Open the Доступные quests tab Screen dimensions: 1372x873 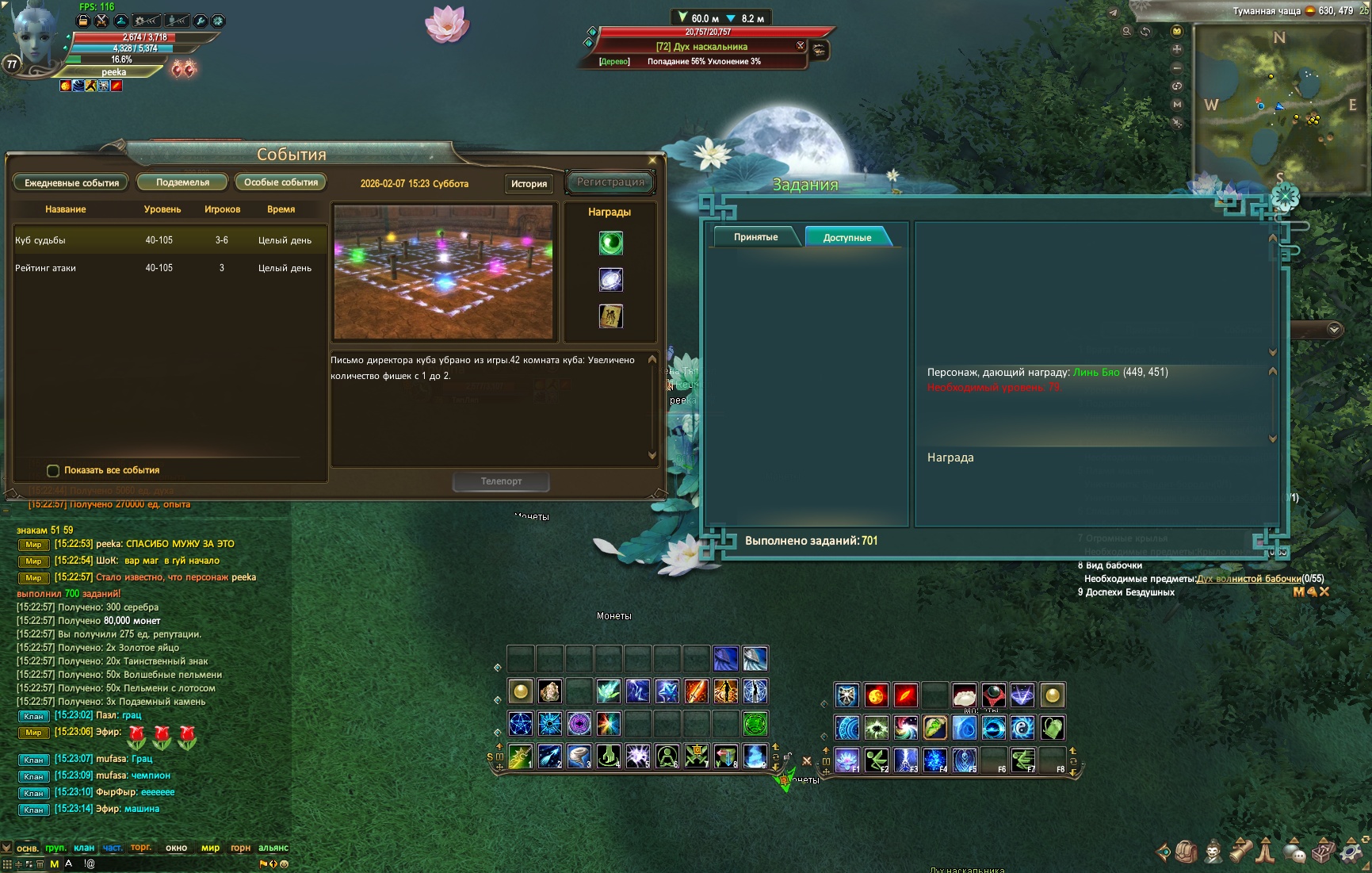847,237
